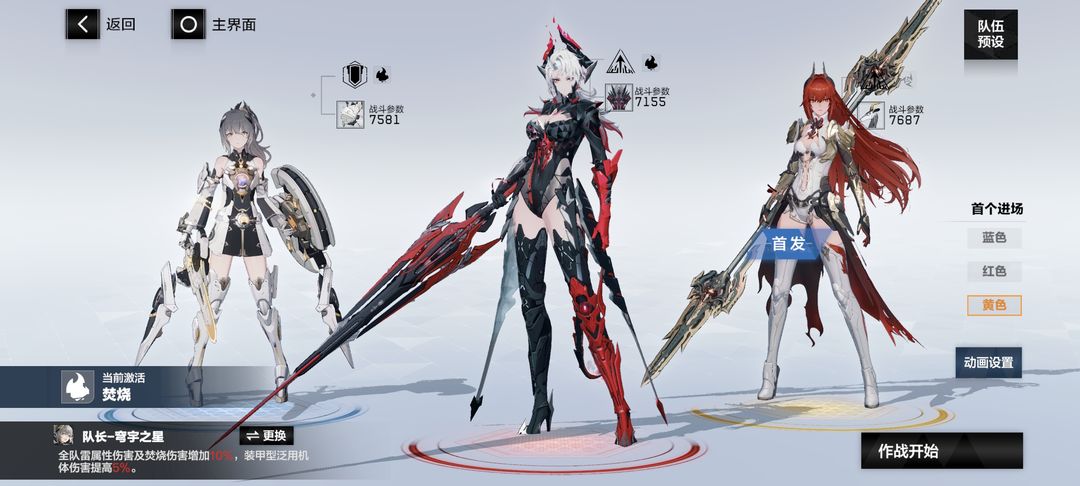Start the battle with 作战开始
Image resolution: width=1080 pixels, height=486 pixels.
point(941,451)
